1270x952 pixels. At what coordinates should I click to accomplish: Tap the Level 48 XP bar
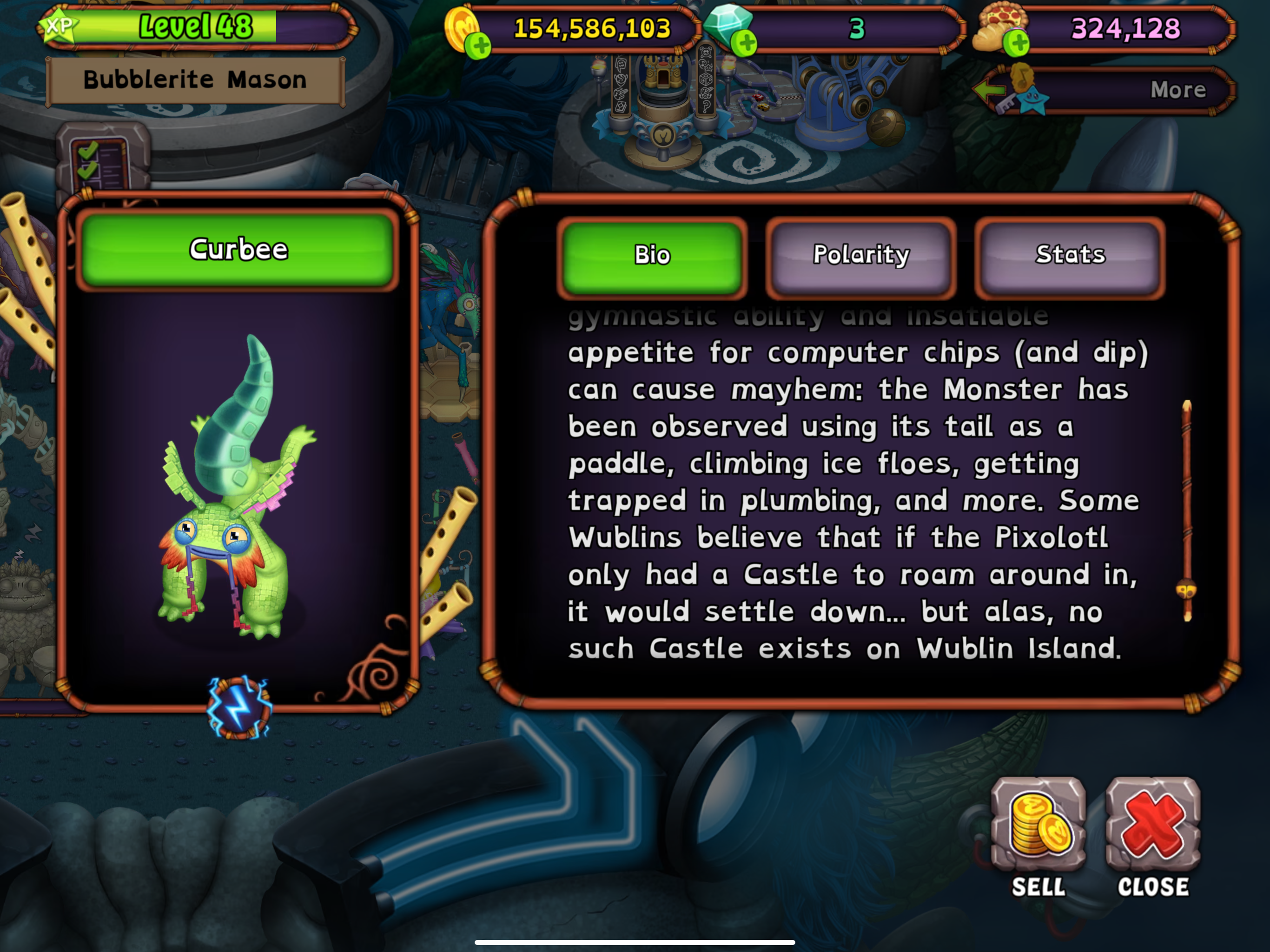(195, 27)
